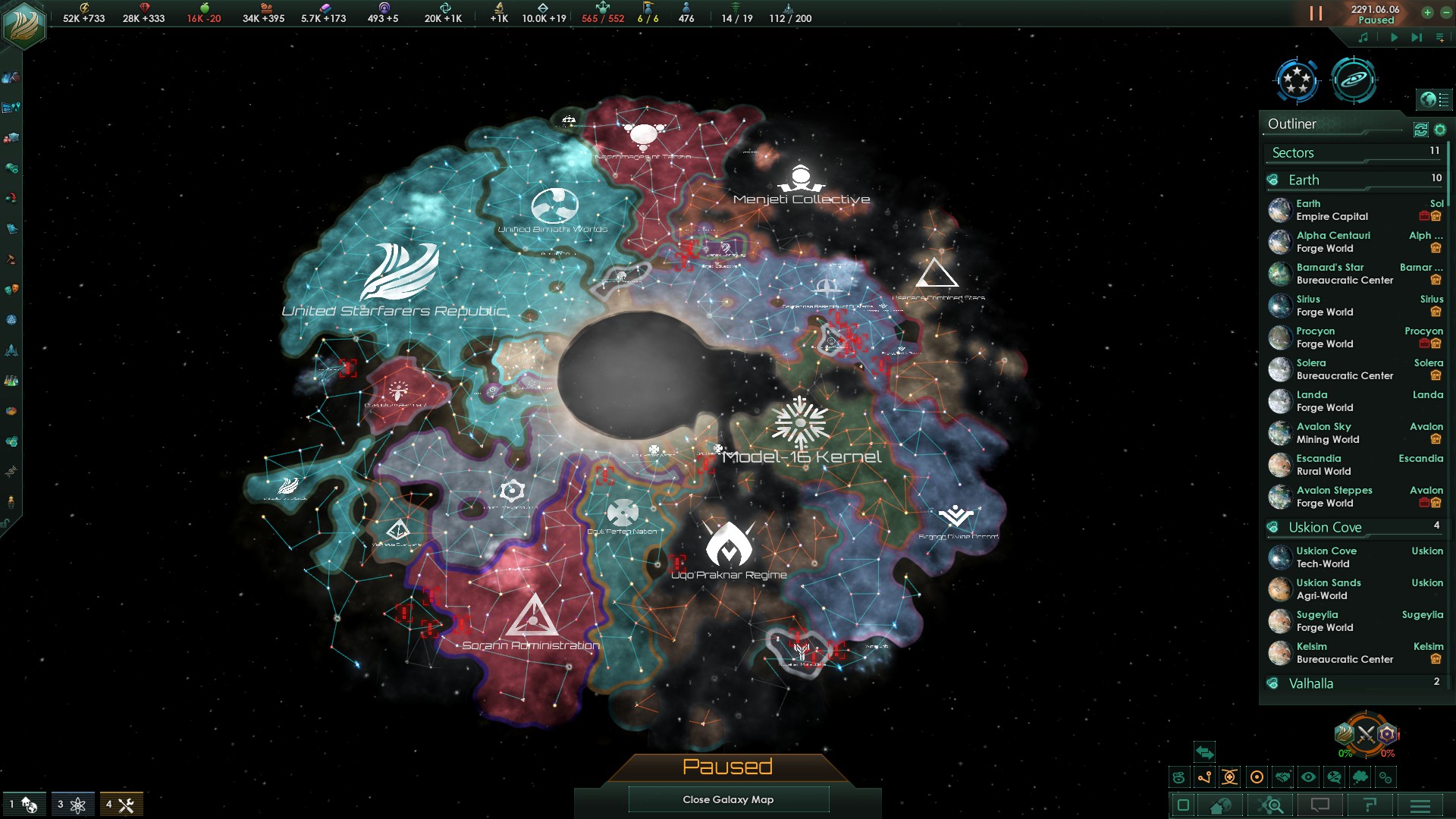
Task: Open the empire flag emblem menu
Action: coord(24,24)
